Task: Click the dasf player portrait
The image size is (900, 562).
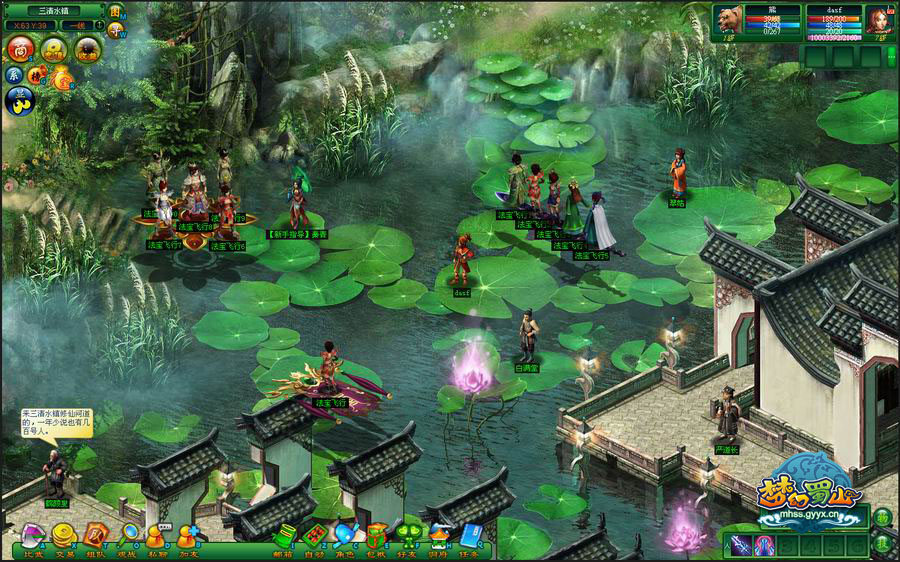Action: click(878, 21)
